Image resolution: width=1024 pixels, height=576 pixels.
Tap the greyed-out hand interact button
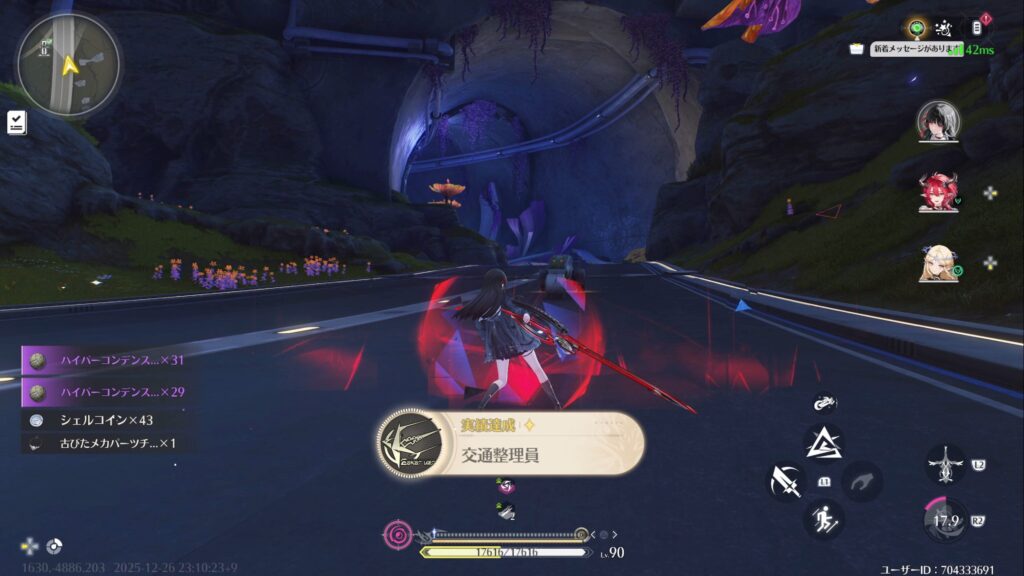pos(862,482)
